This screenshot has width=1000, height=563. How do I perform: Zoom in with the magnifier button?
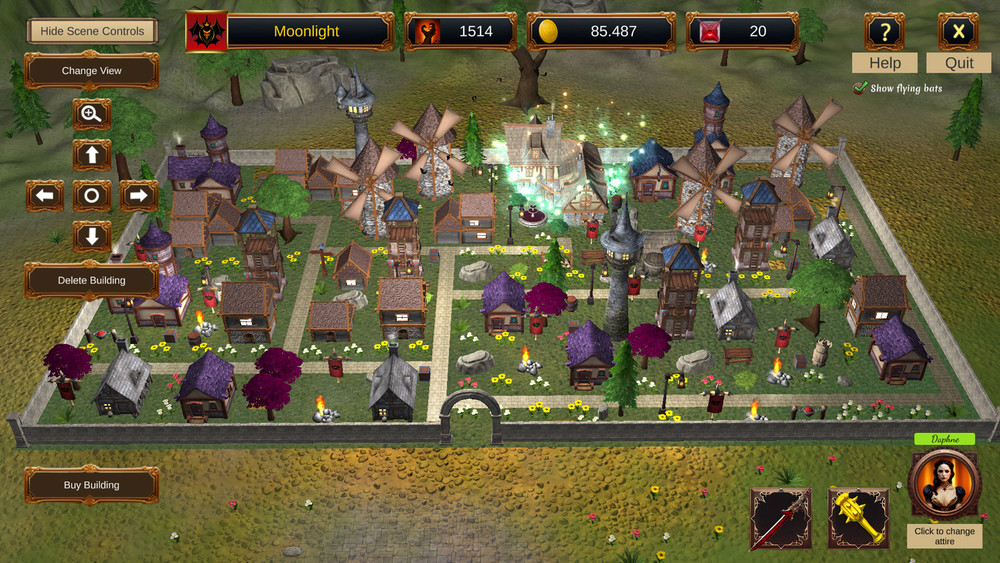(x=92, y=114)
